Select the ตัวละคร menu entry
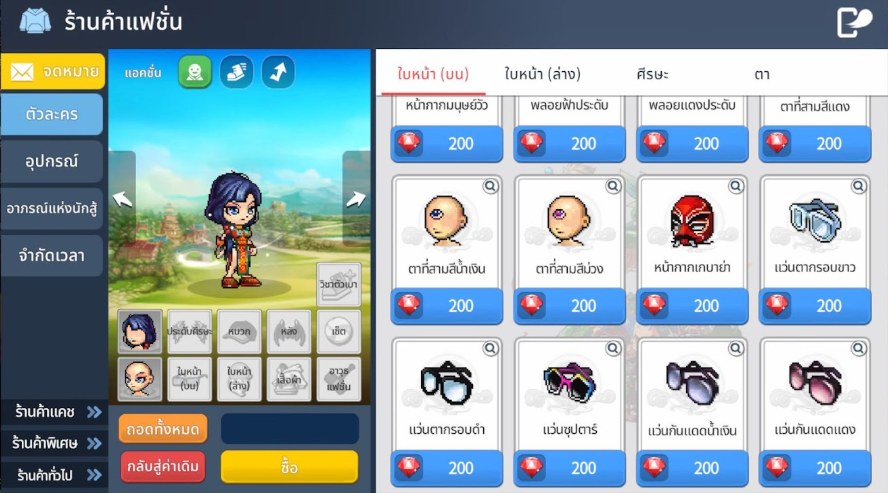Viewport: 888px width, 493px height. (53, 114)
